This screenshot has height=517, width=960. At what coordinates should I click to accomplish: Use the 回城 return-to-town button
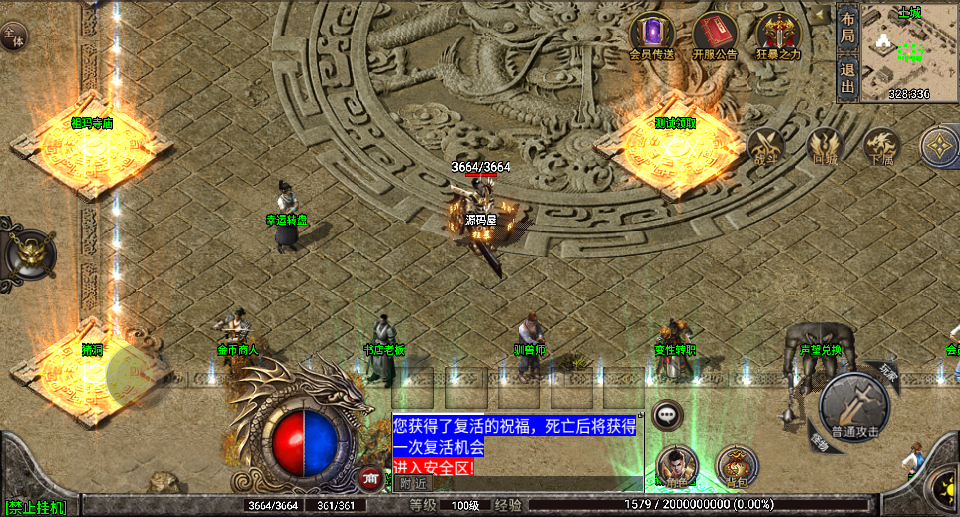[x=825, y=147]
